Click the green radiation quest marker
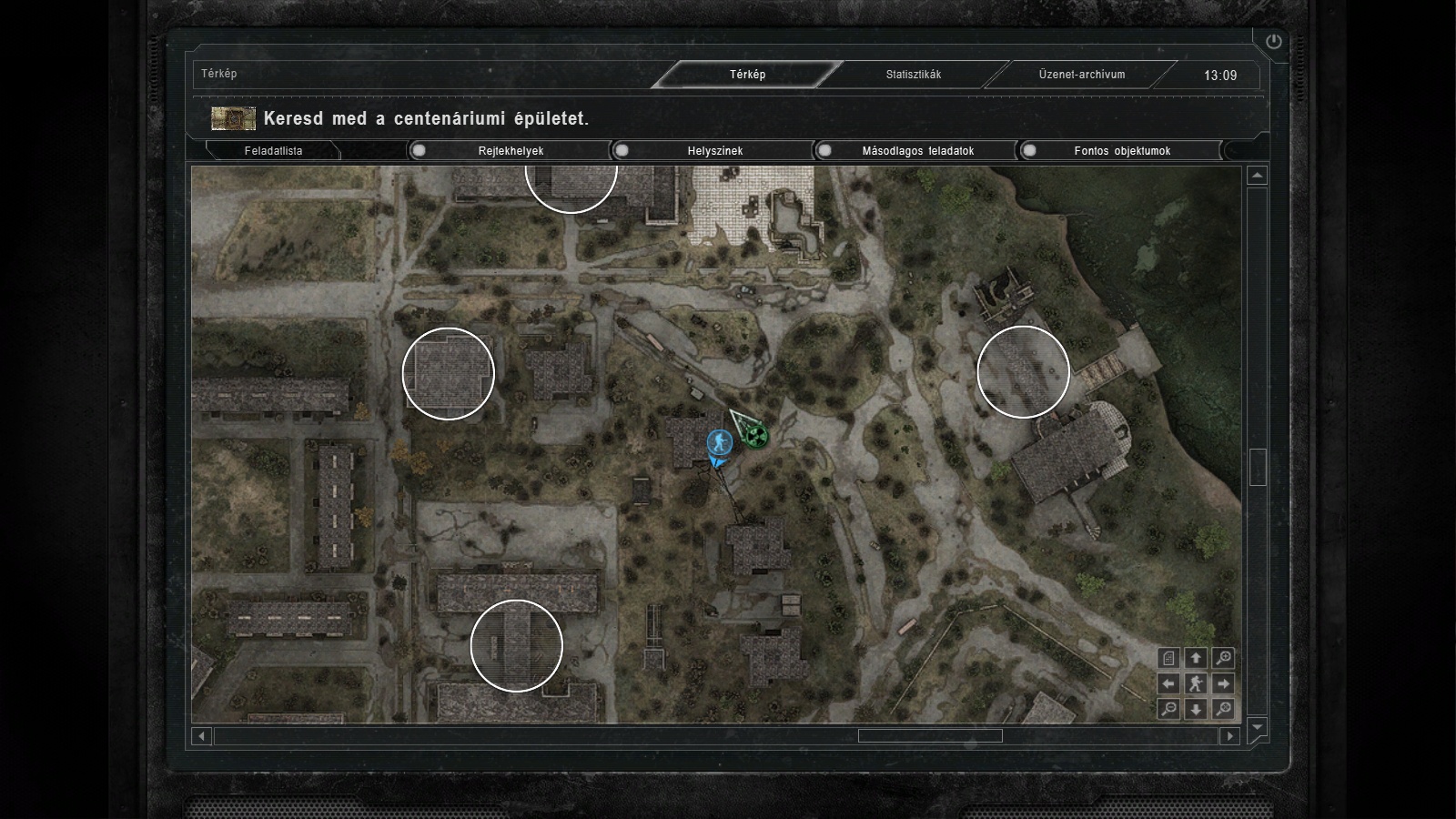1456x819 pixels. click(x=754, y=436)
